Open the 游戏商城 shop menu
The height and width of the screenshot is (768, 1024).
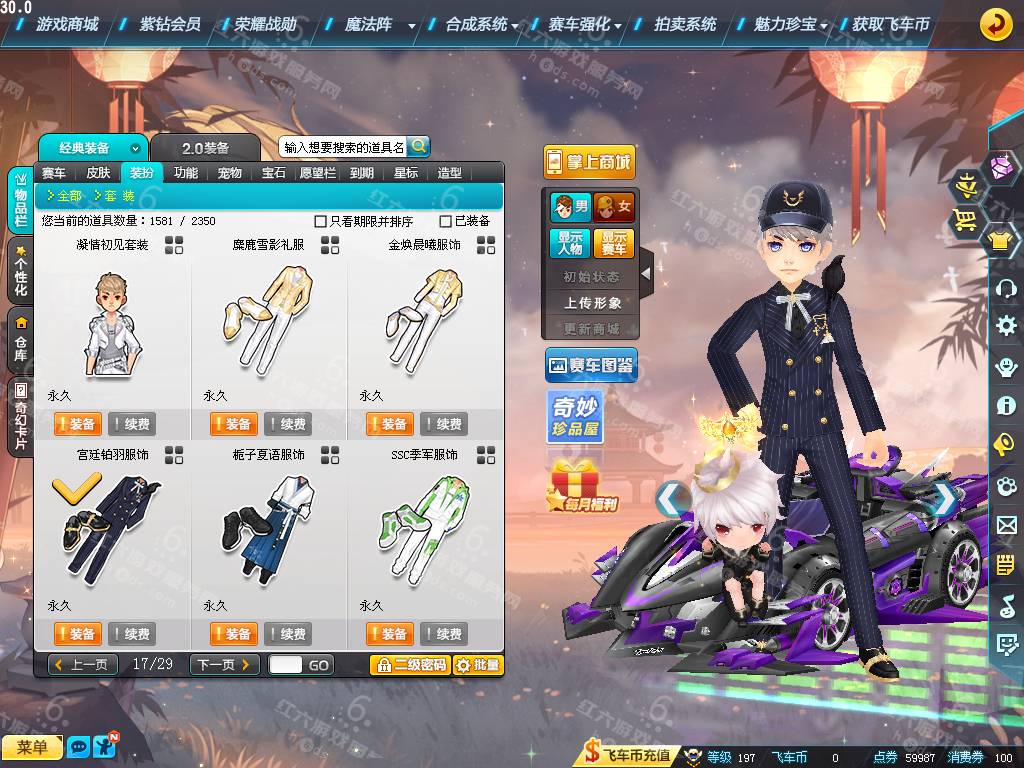tap(67, 24)
